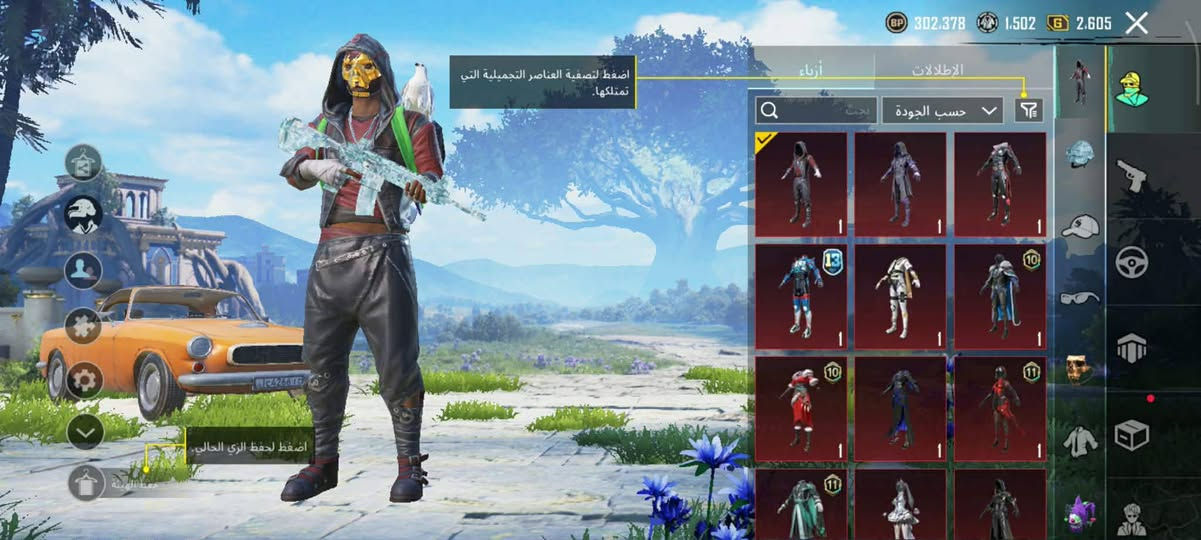Open the crate box section

pos(1132,435)
